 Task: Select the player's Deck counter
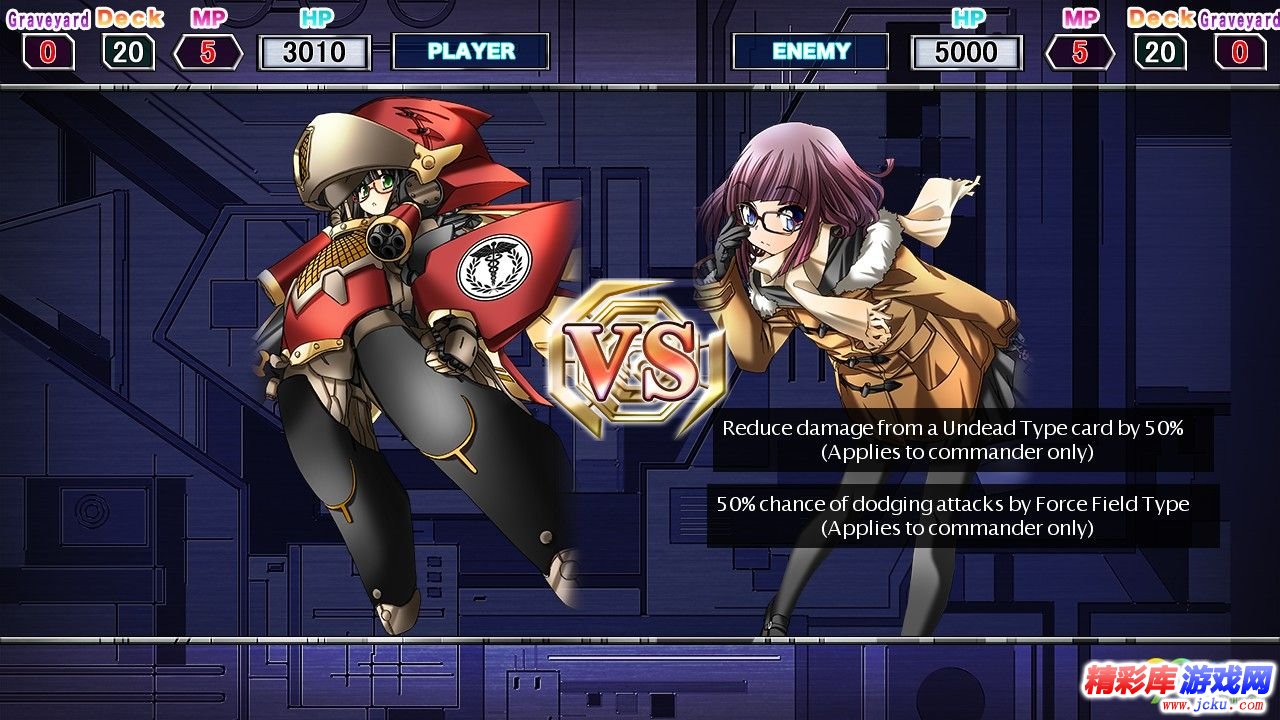pos(128,51)
